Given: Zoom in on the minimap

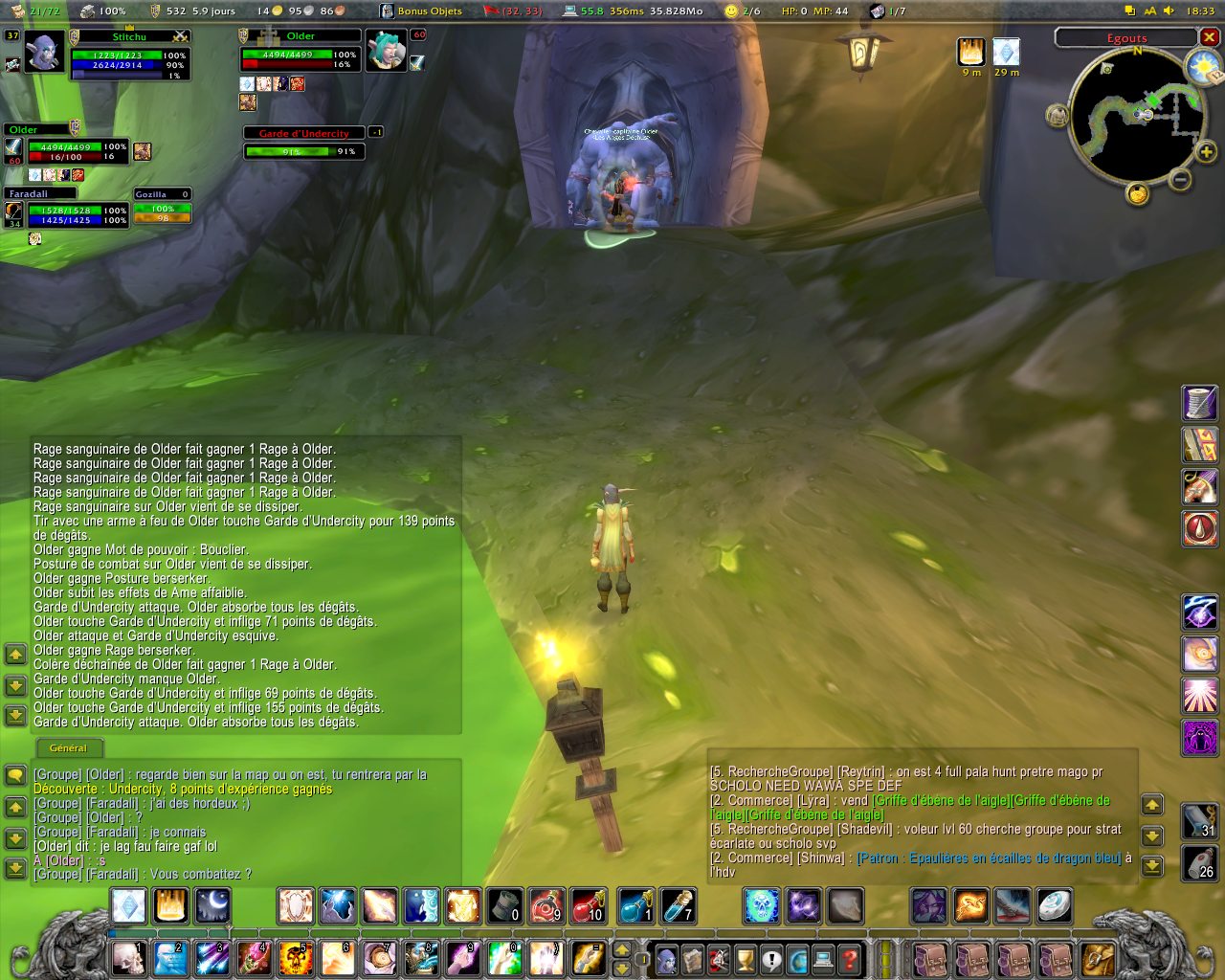Looking at the screenshot, I should pos(1206,152).
